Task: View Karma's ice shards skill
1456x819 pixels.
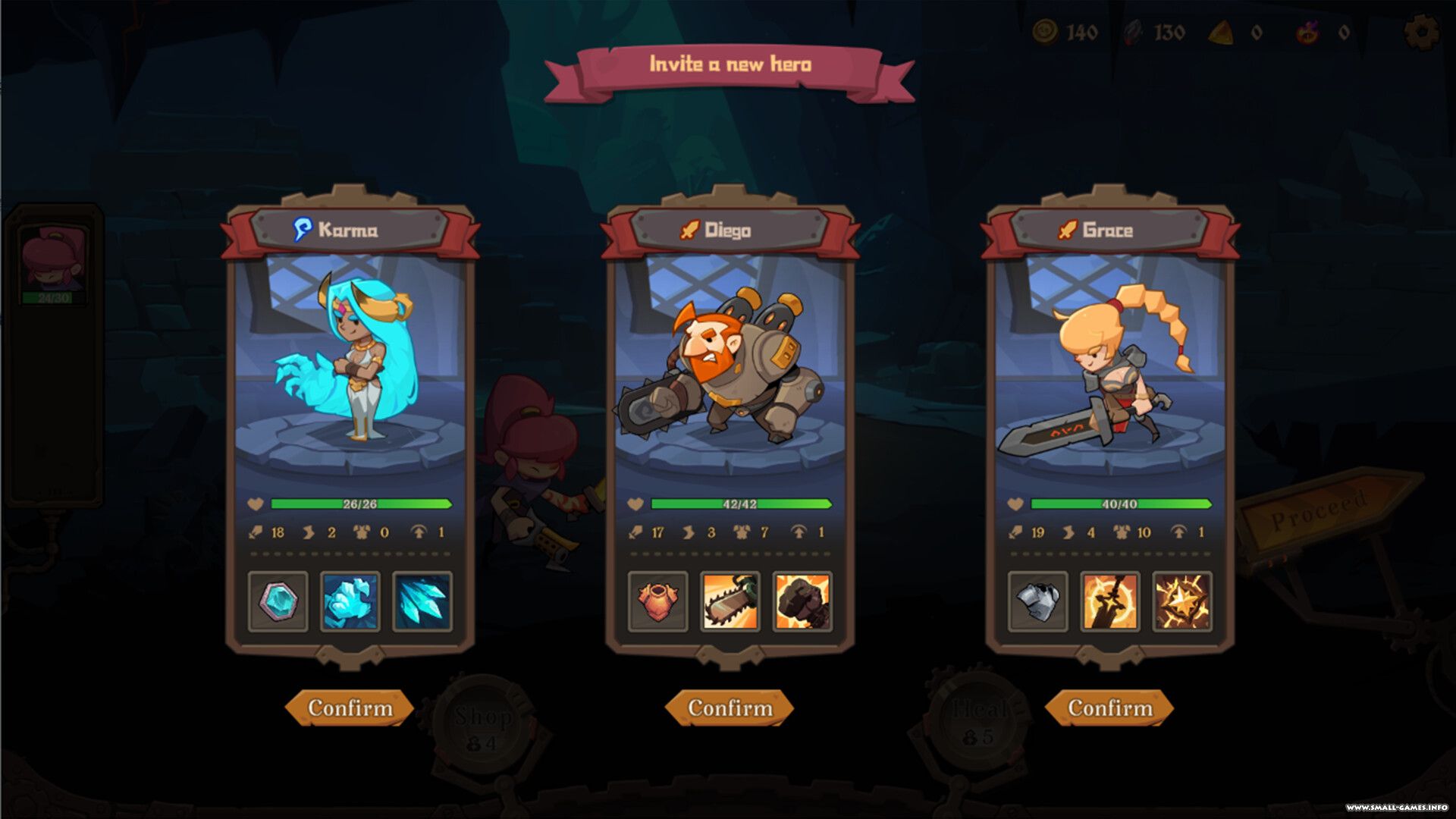Action: (422, 601)
